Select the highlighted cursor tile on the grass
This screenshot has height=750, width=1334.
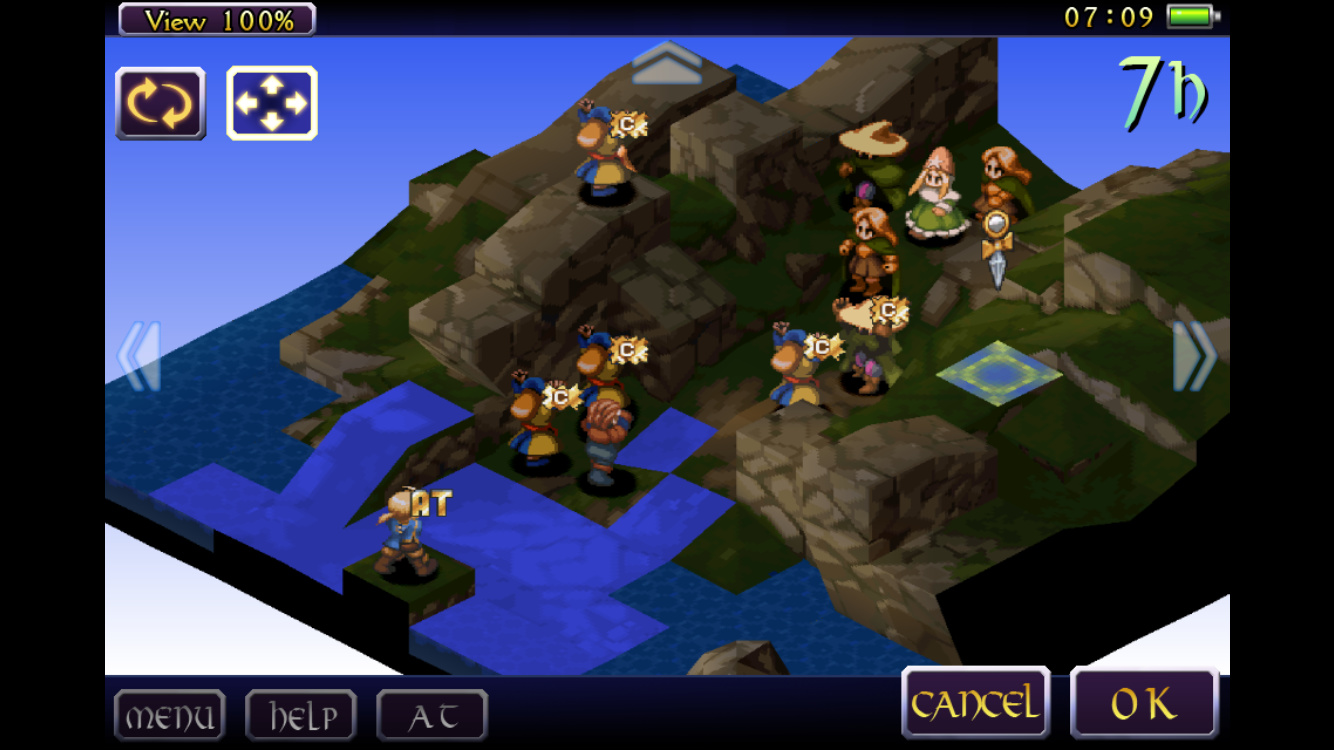point(999,372)
